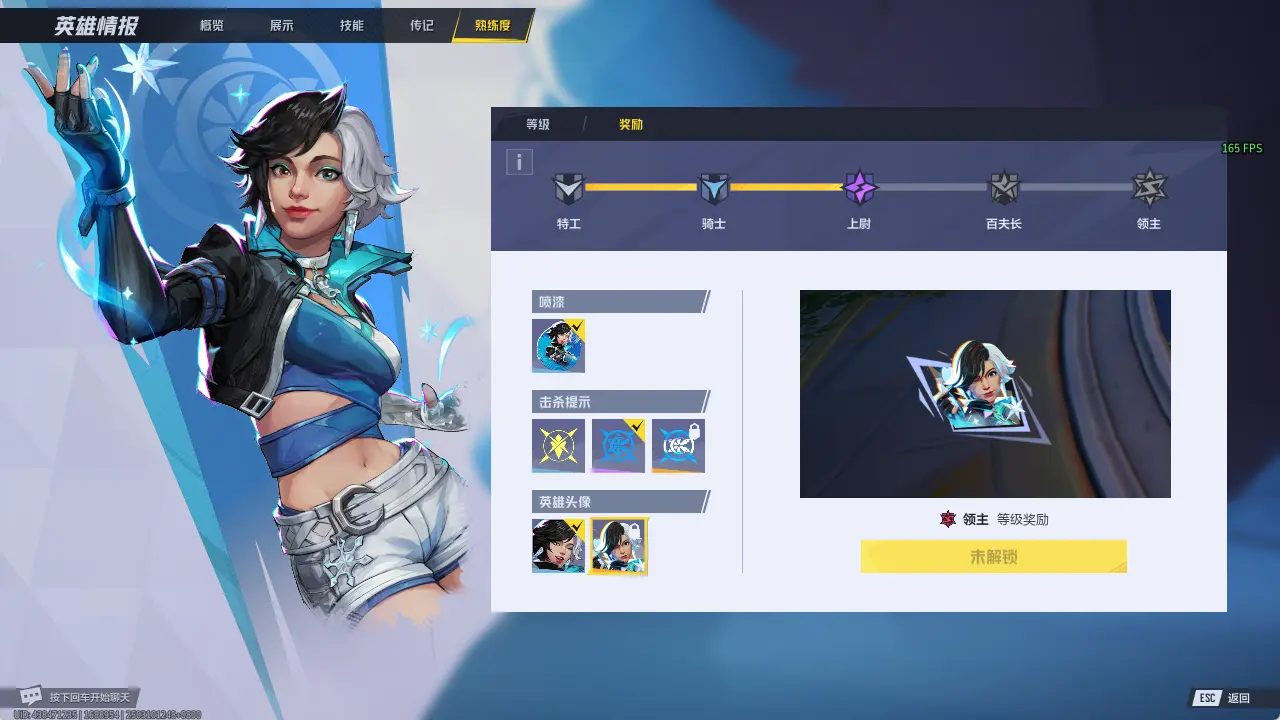
Task: Choose the 骑士 rank badge
Action: (x=713, y=187)
